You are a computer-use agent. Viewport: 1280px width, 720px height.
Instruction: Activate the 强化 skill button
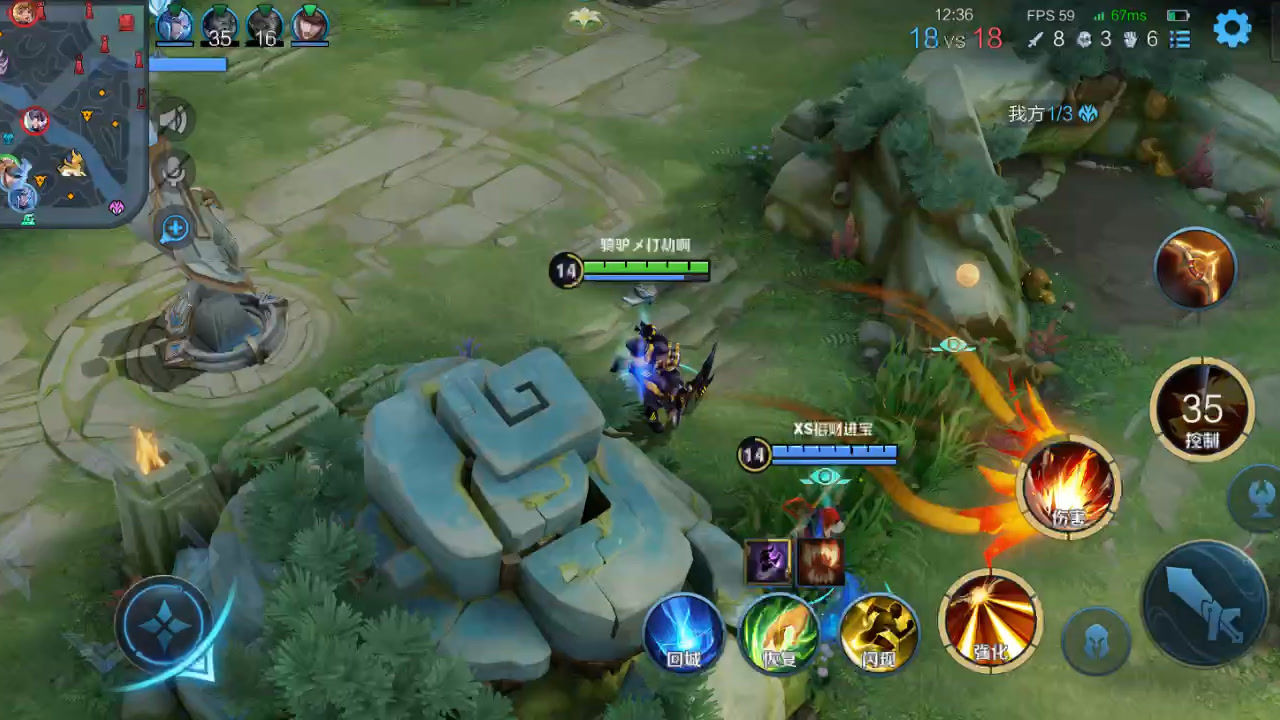[x=990, y=621]
